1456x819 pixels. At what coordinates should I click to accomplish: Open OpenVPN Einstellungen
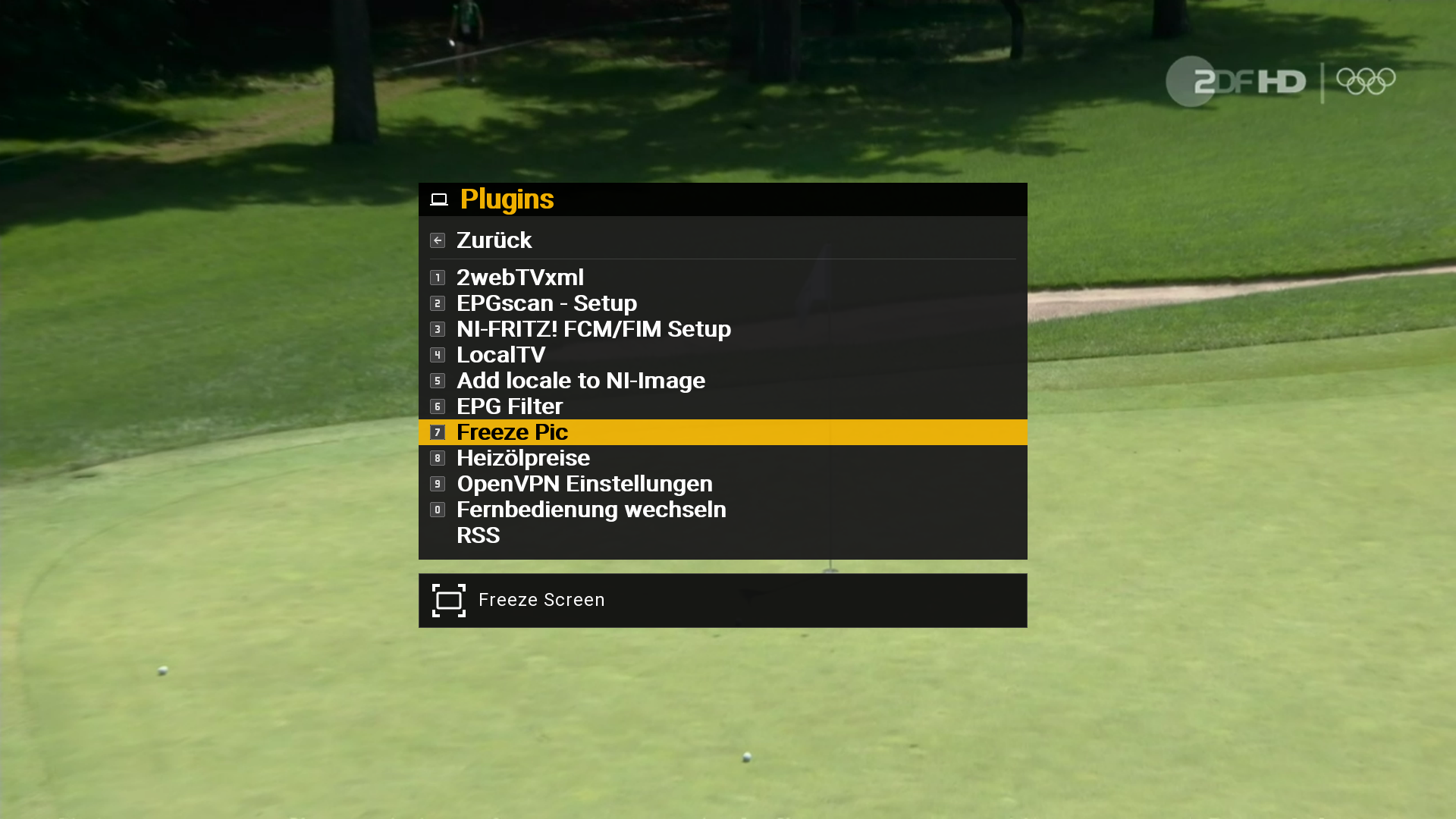pyautogui.click(x=584, y=484)
